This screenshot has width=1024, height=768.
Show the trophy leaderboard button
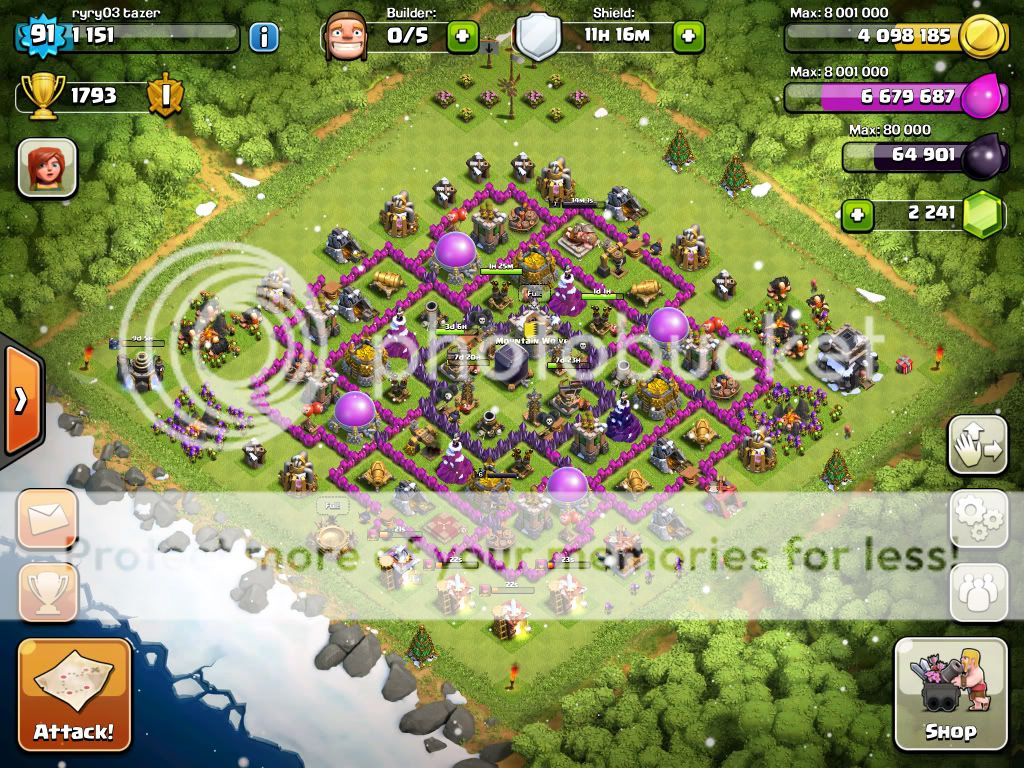click(47, 590)
